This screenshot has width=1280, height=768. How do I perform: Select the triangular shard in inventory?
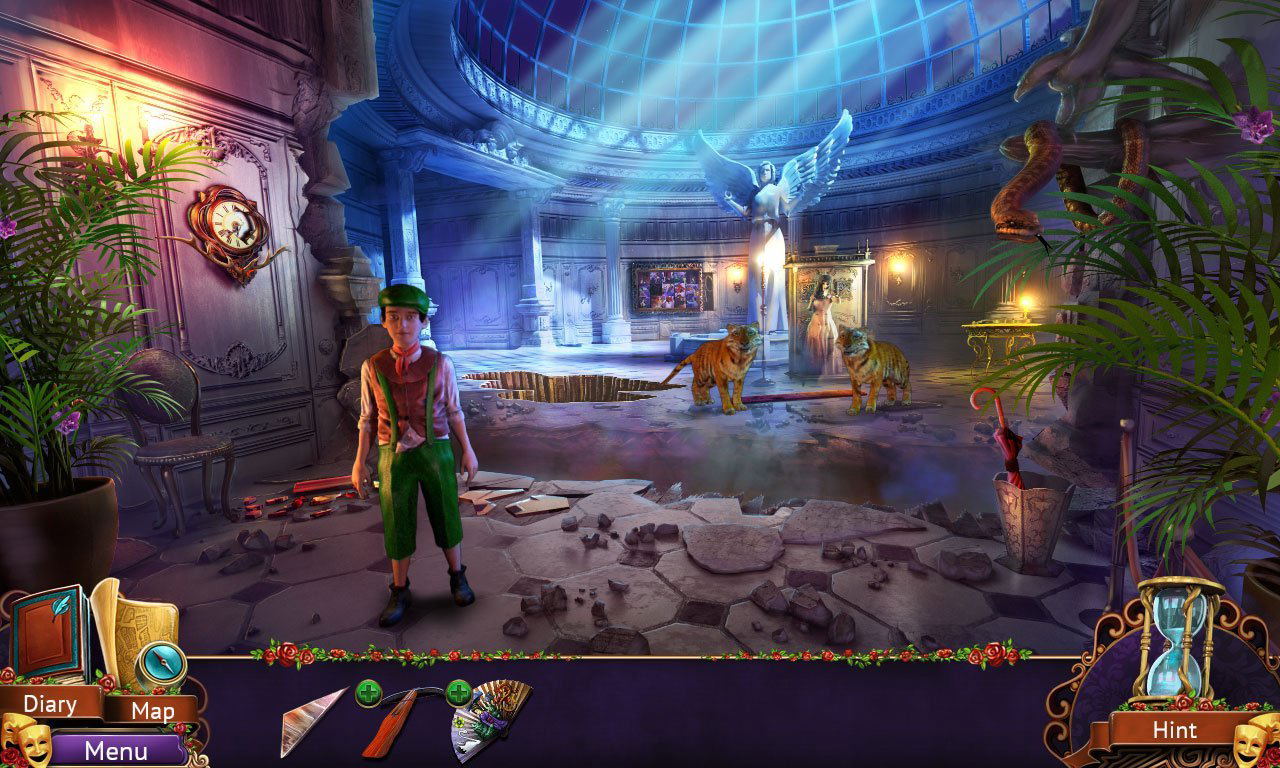[x=312, y=719]
